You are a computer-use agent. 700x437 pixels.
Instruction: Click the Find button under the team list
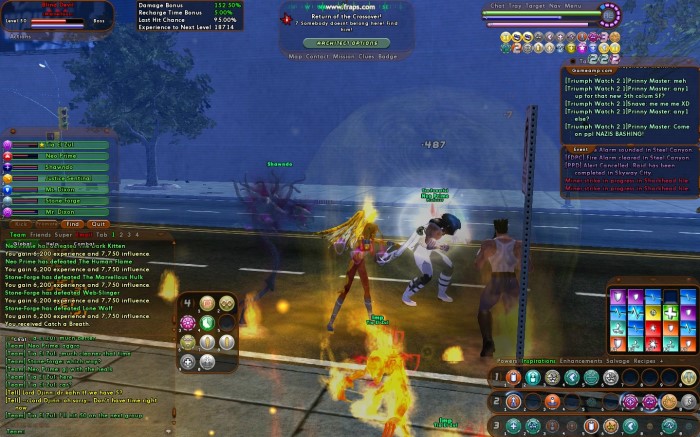coord(72,224)
